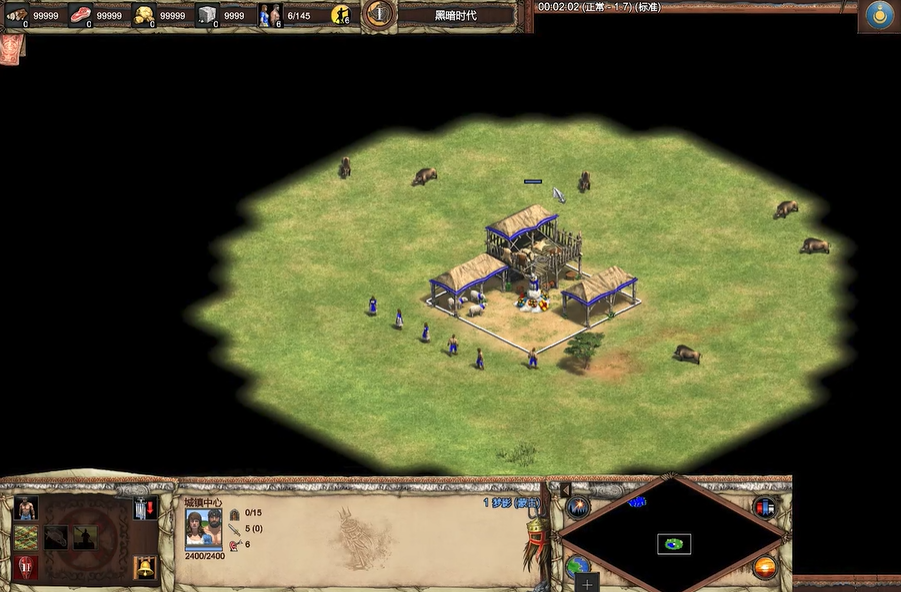Select the Town Center portrait

[x=204, y=528]
